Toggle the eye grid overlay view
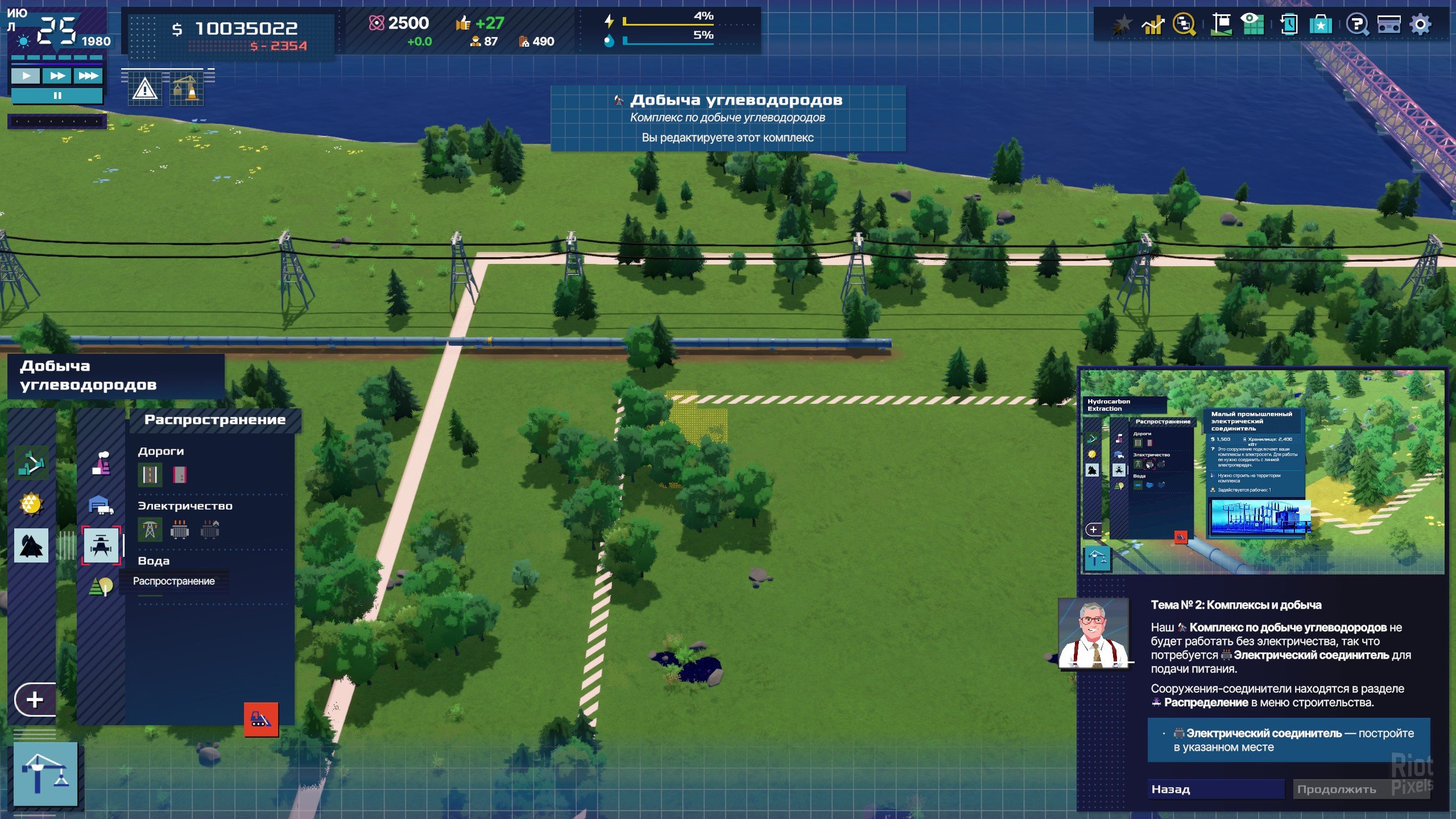The image size is (1456, 819). (1252, 25)
